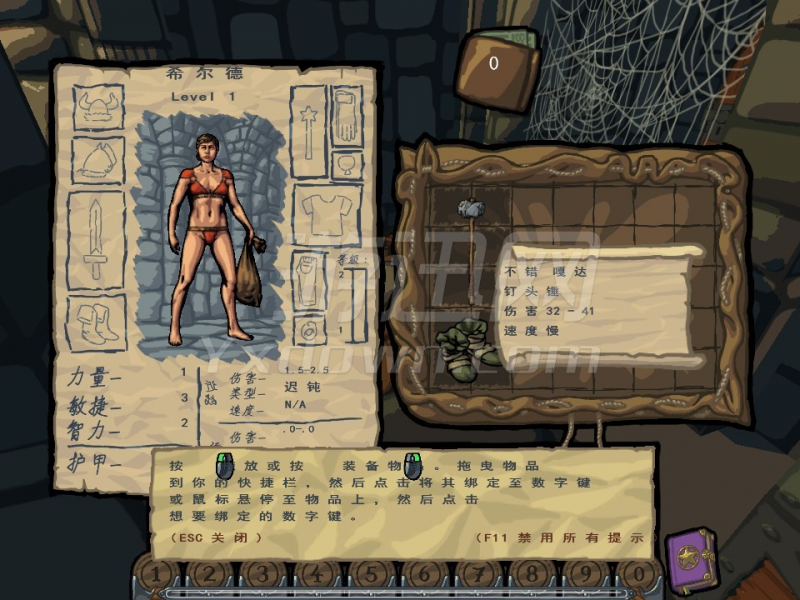
Task: Click the ring equipment slot
Action: point(310,326)
